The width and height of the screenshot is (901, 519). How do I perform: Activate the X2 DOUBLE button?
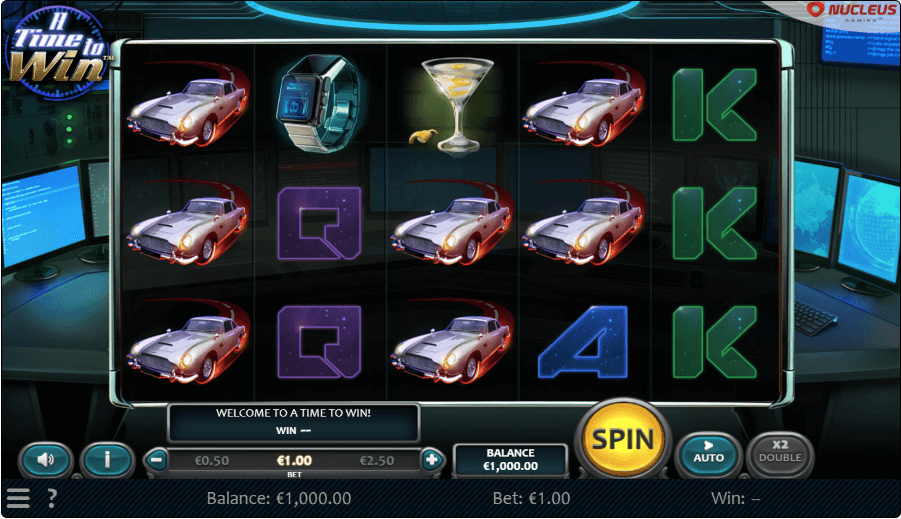(x=780, y=452)
